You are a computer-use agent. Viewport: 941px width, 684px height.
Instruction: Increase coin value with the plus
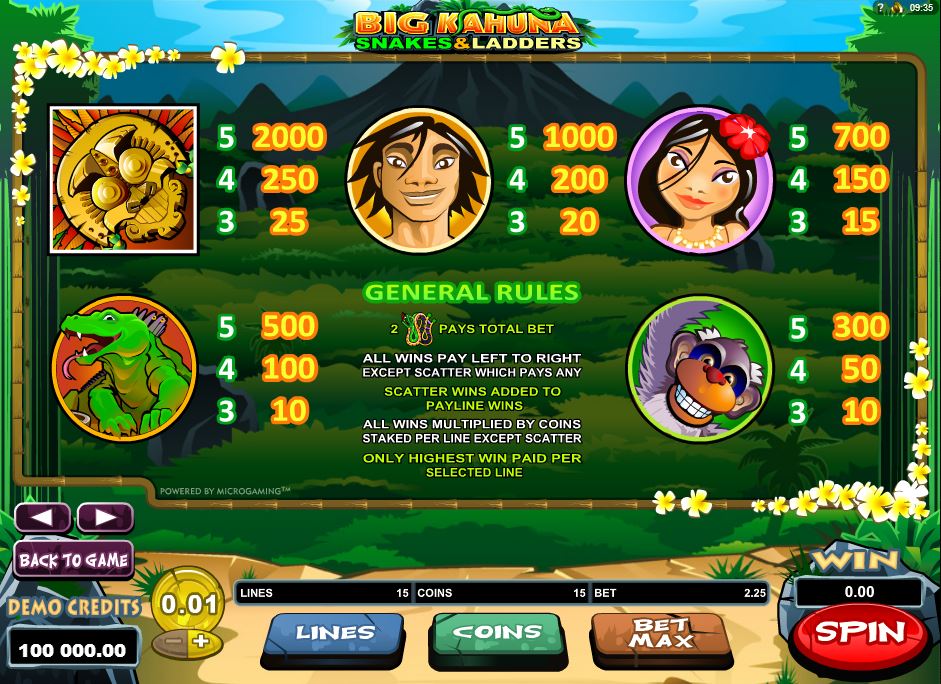(203, 641)
